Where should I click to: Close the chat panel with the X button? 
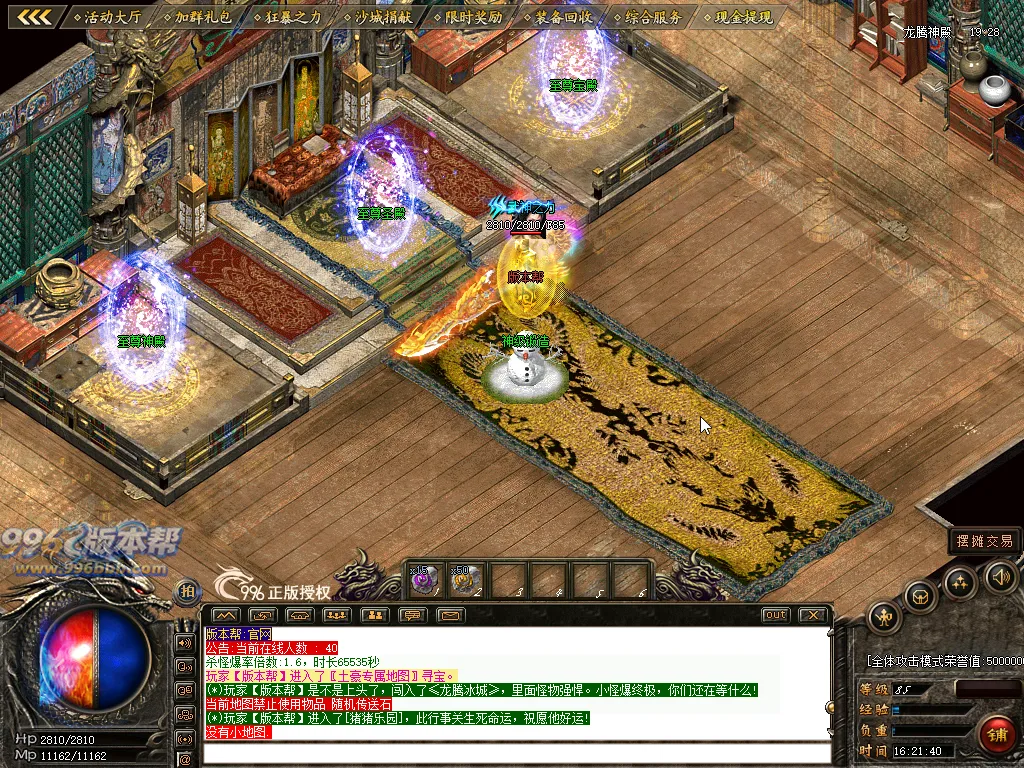click(813, 615)
